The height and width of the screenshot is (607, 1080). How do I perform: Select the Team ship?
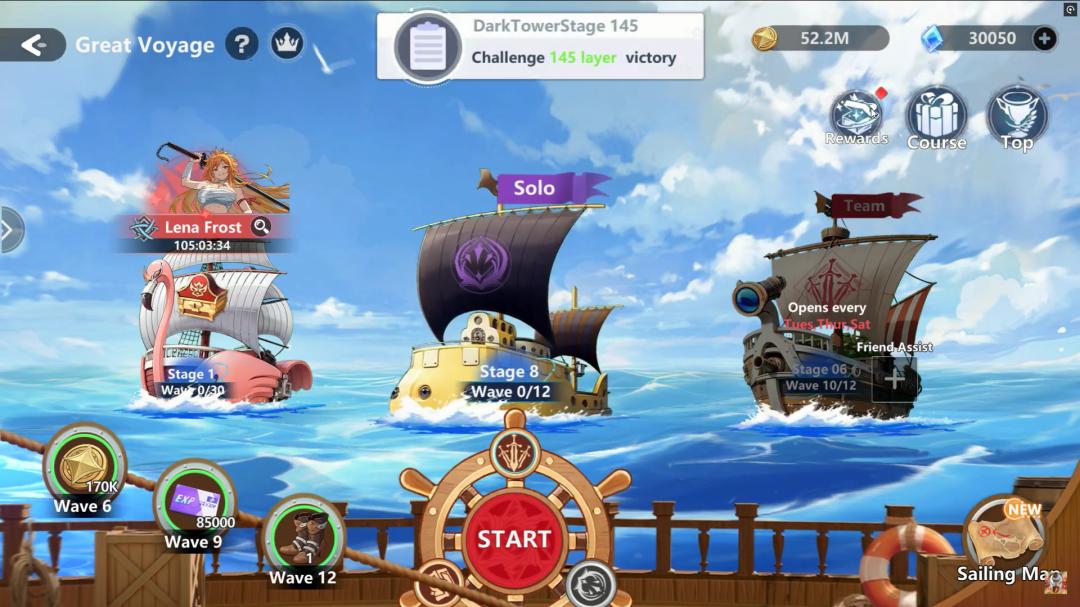[x=830, y=310]
